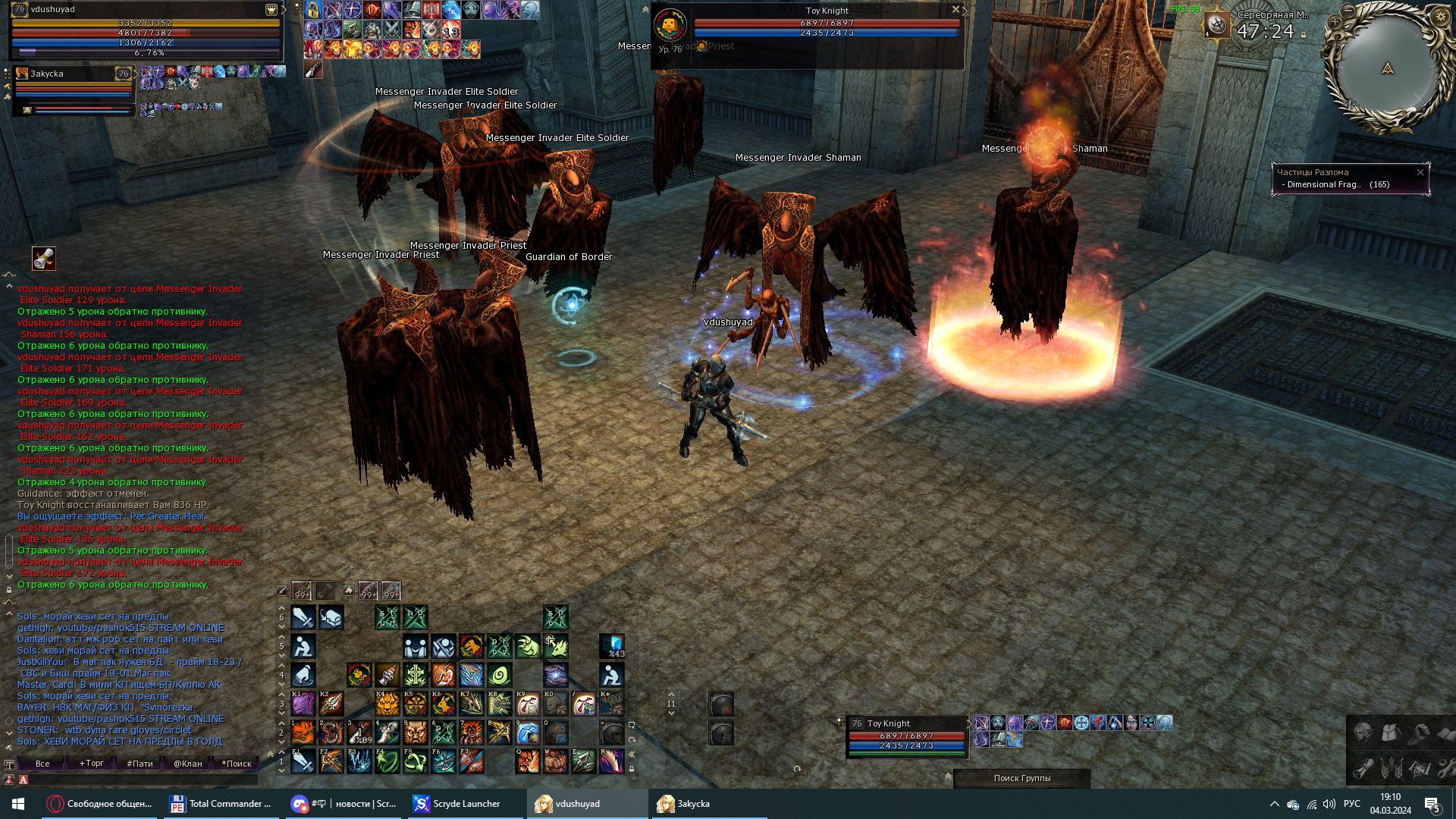Open the inventory bag menu icon

1390,733
